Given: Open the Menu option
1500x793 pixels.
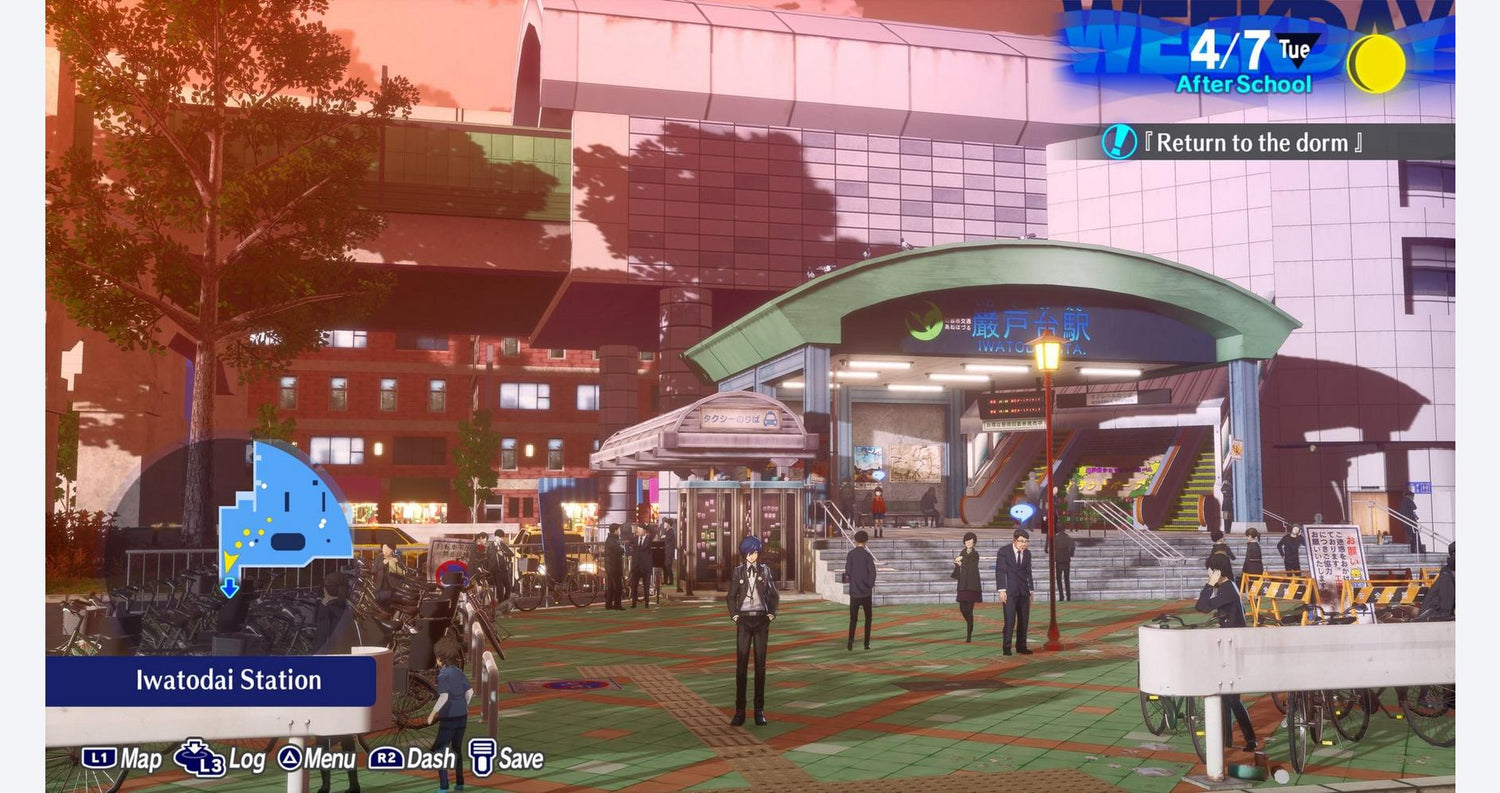Looking at the screenshot, I should [x=316, y=759].
